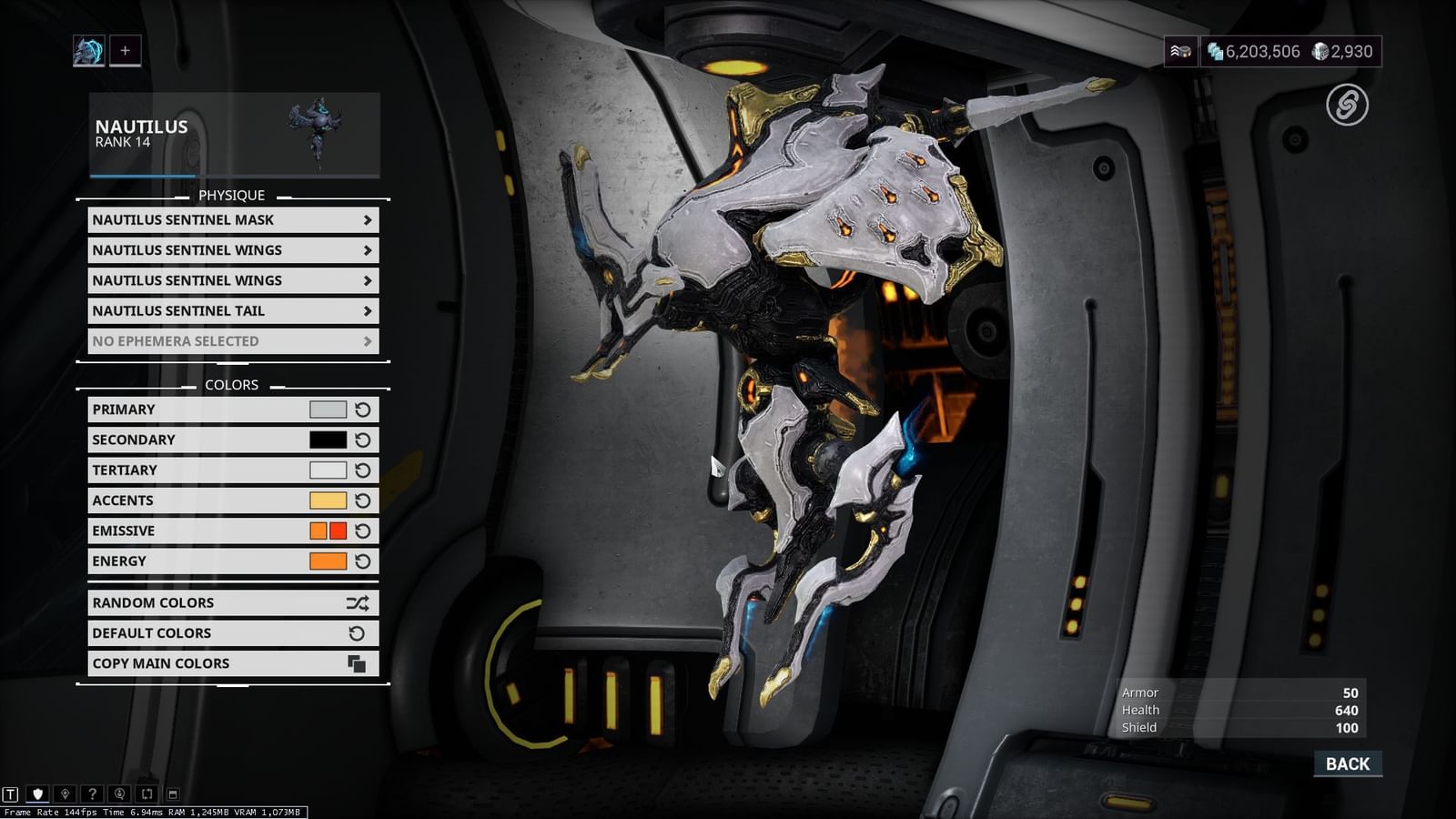This screenshot has width=1456, height=819.
Task: Reset the EMISSIVE color with its undo arrow
Action: (x=363, y=531)
